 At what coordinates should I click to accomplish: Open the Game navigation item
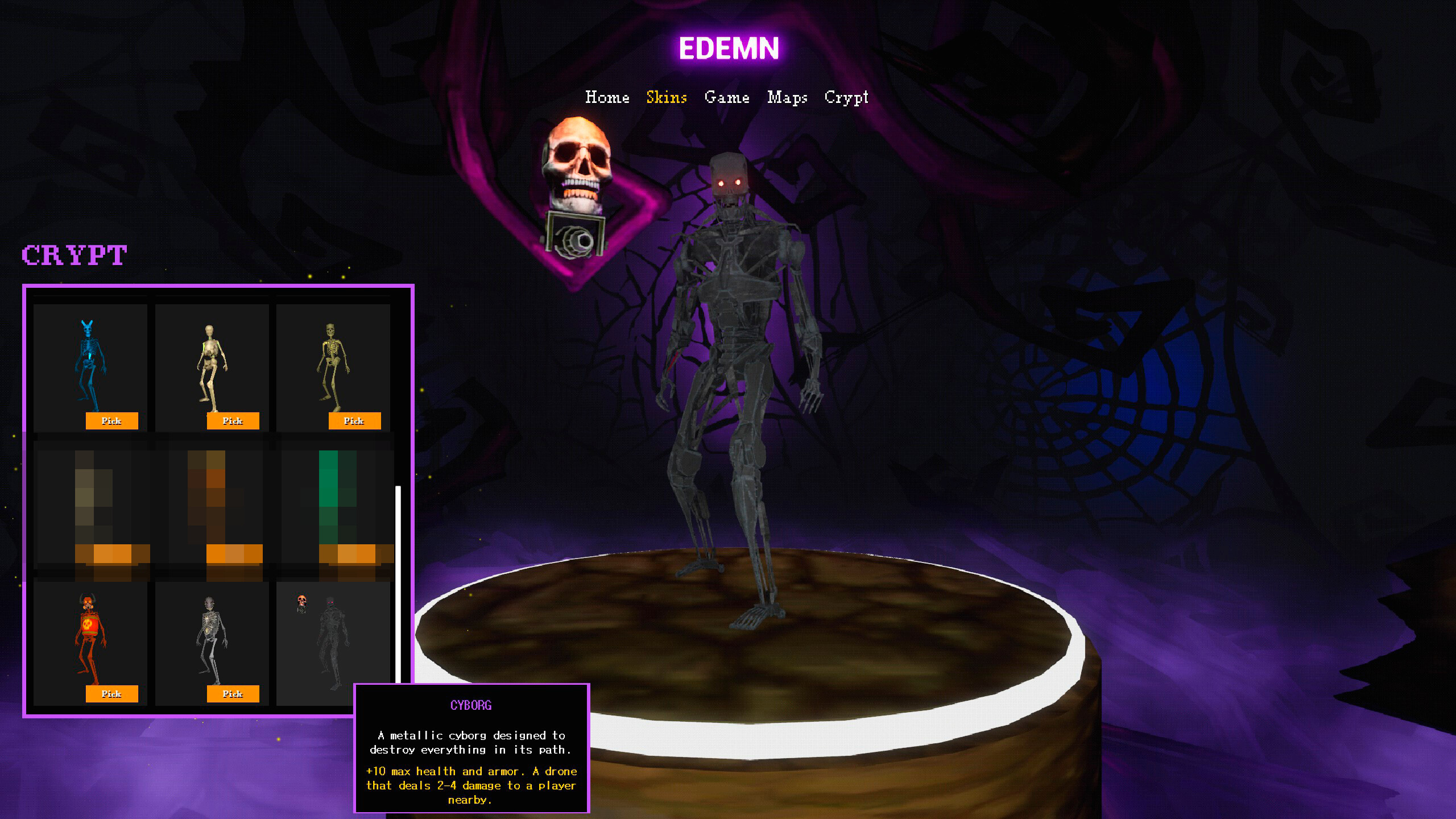(x=727, y=97)
